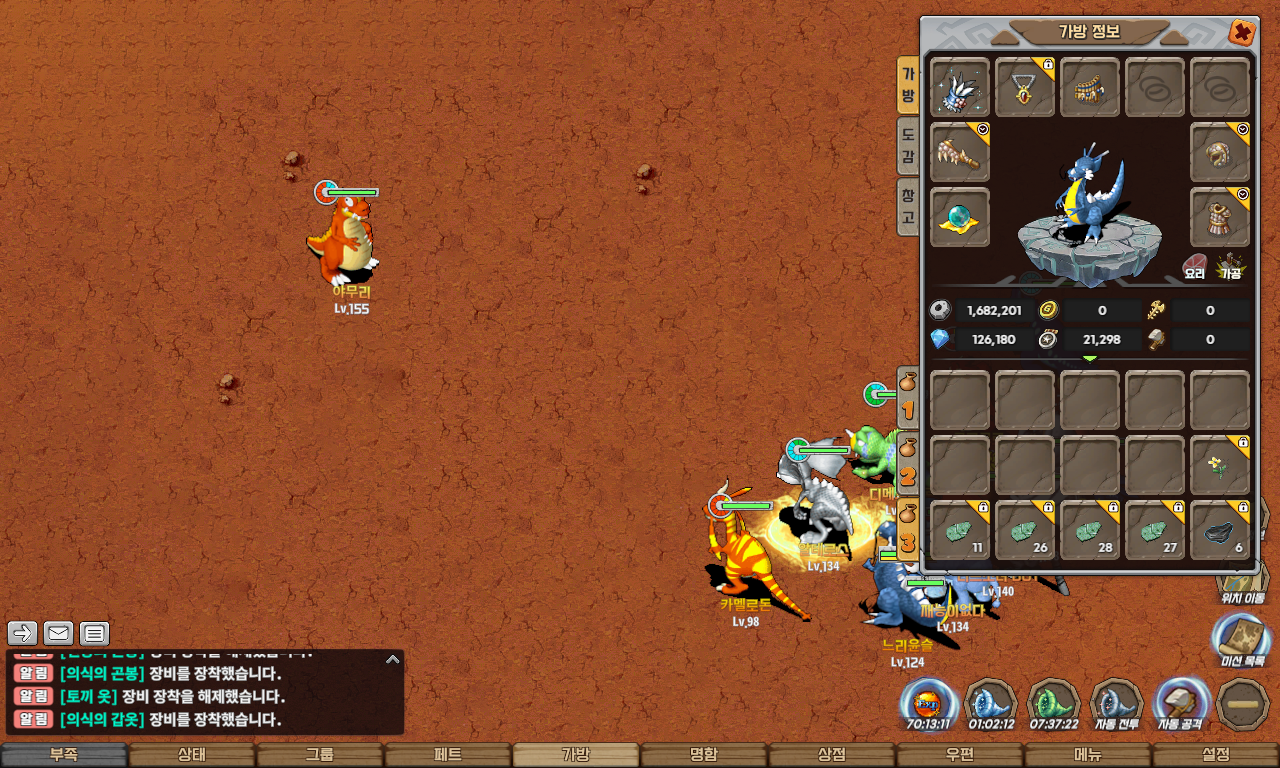This screenshot has width=1280, height=768.
Task: Open the 펫 pet menu
Action: (x=448, y=755)
